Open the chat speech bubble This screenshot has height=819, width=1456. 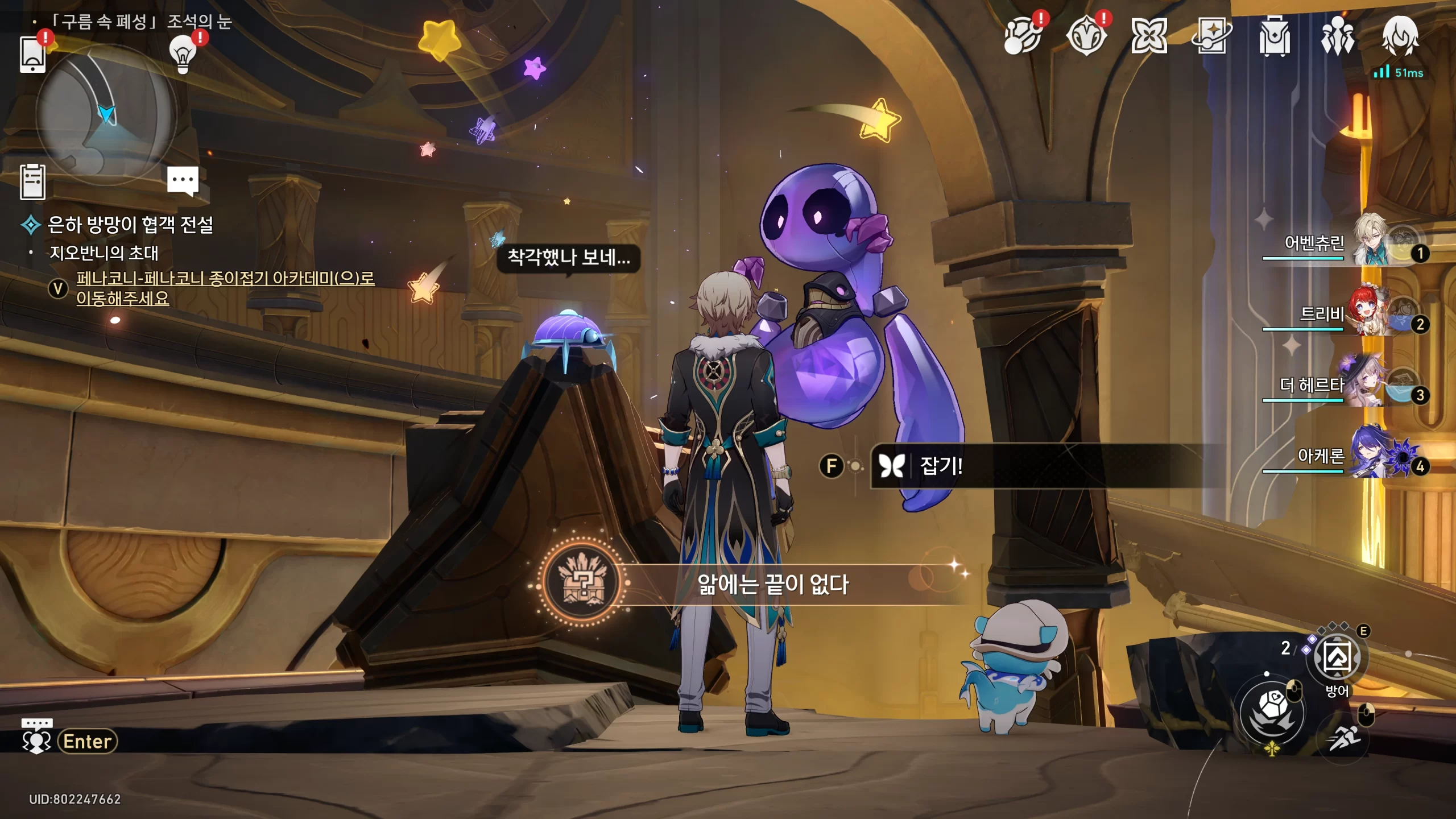click(183, 181)
